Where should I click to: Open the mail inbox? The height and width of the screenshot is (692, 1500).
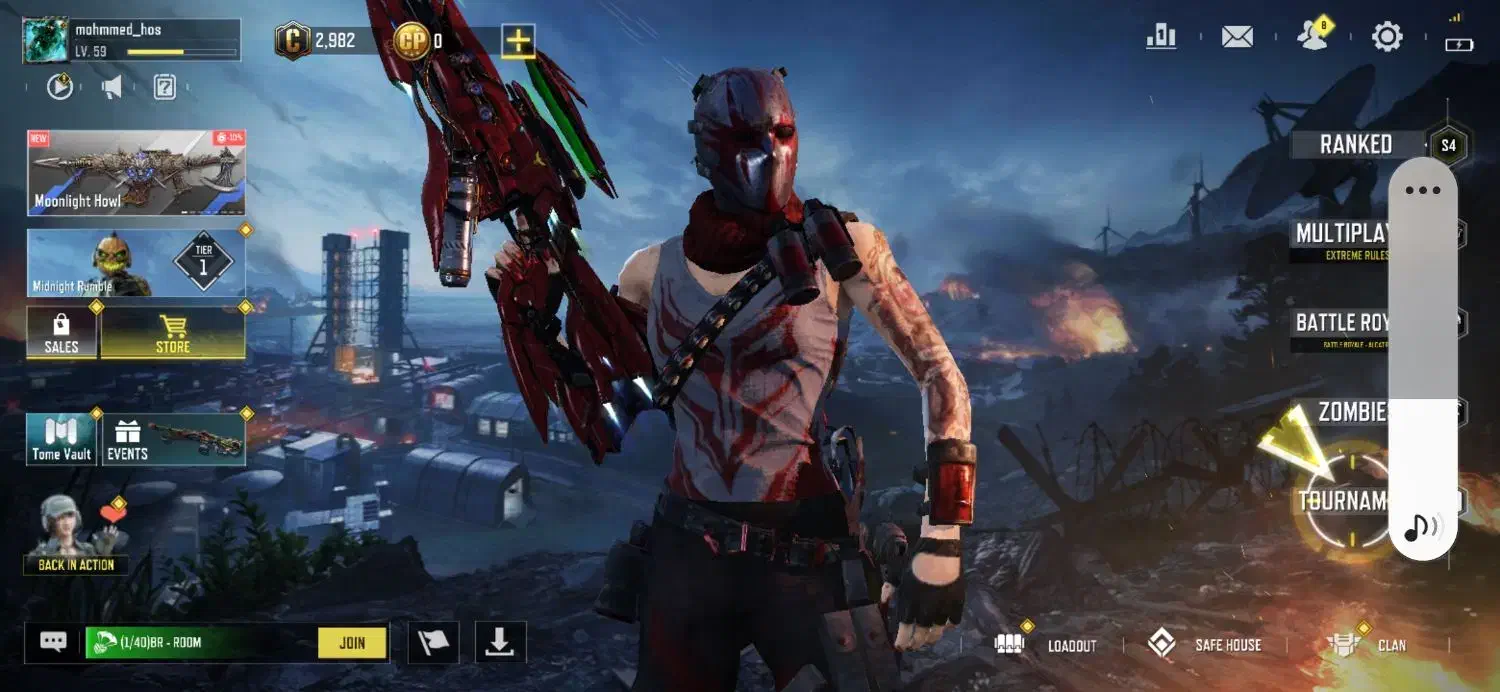click(1237, 38)
